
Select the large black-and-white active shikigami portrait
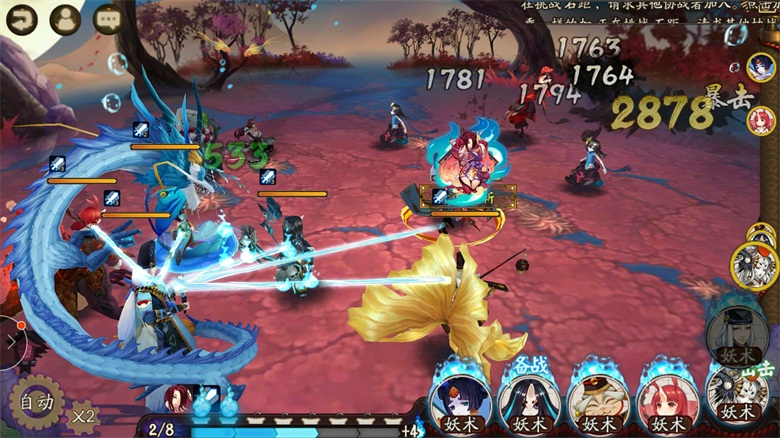[x=755, y=265]
